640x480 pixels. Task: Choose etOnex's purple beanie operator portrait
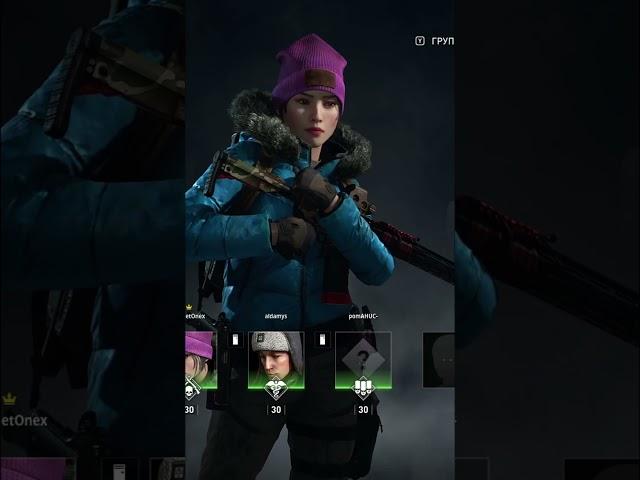[x=200, y=360]
